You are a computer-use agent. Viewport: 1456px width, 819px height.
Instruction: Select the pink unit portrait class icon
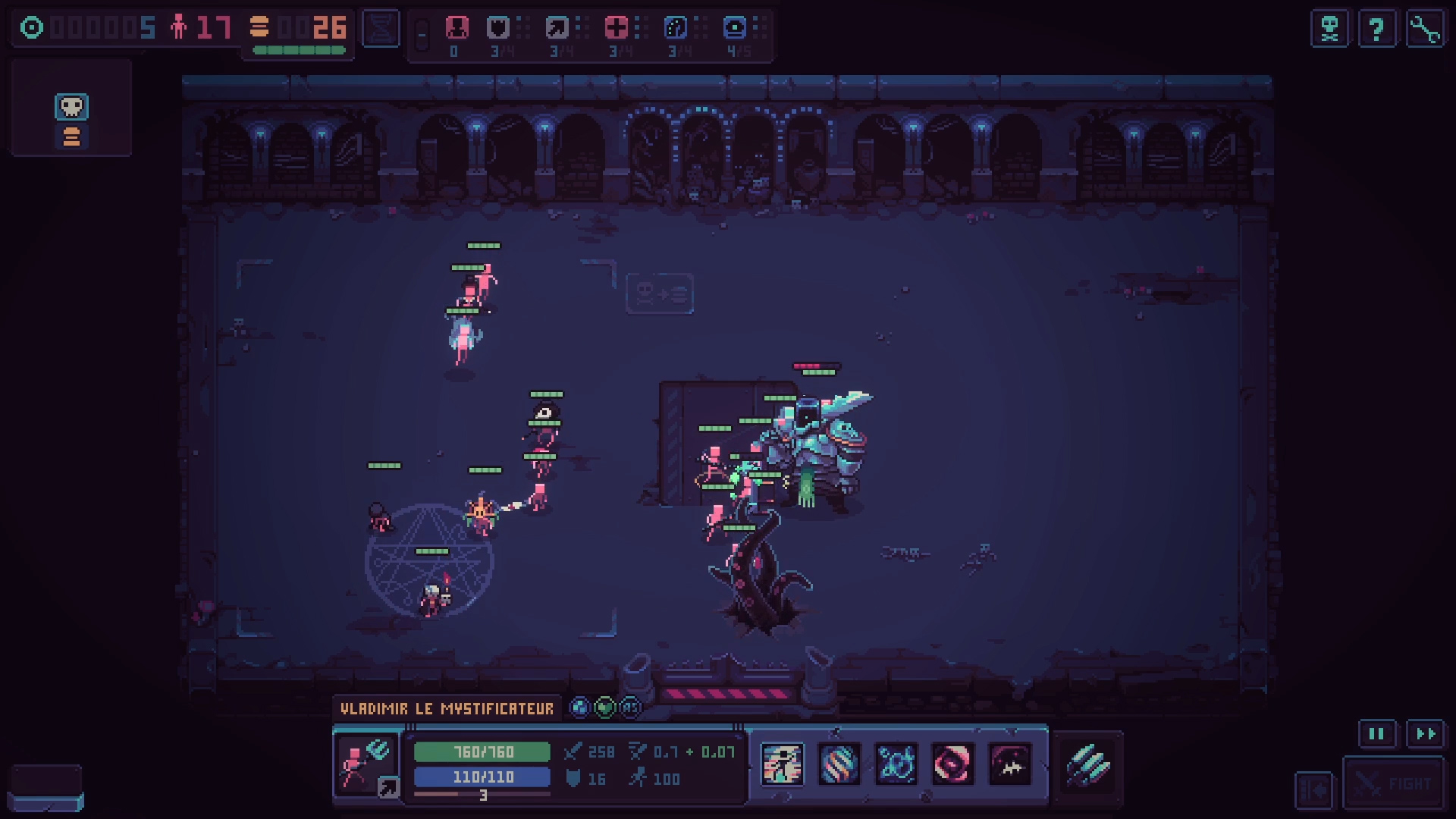point(457,29)
